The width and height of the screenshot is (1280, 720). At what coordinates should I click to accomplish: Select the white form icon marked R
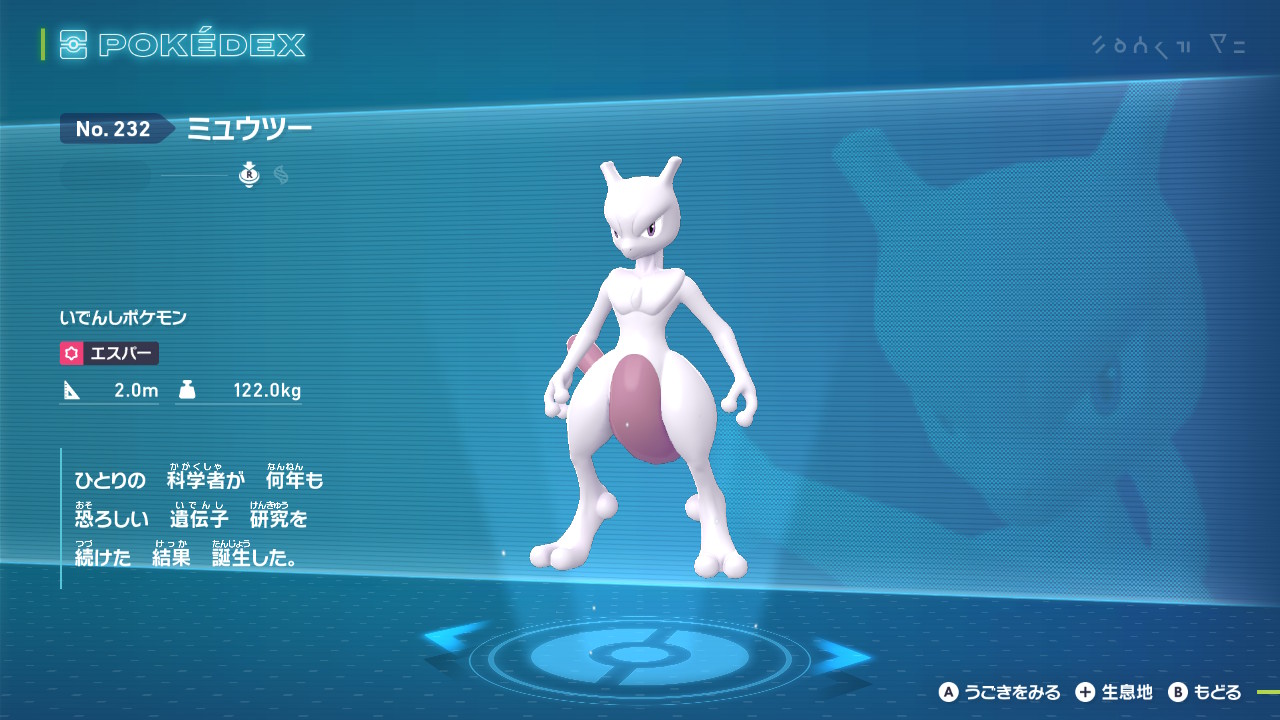pos(249,175)
